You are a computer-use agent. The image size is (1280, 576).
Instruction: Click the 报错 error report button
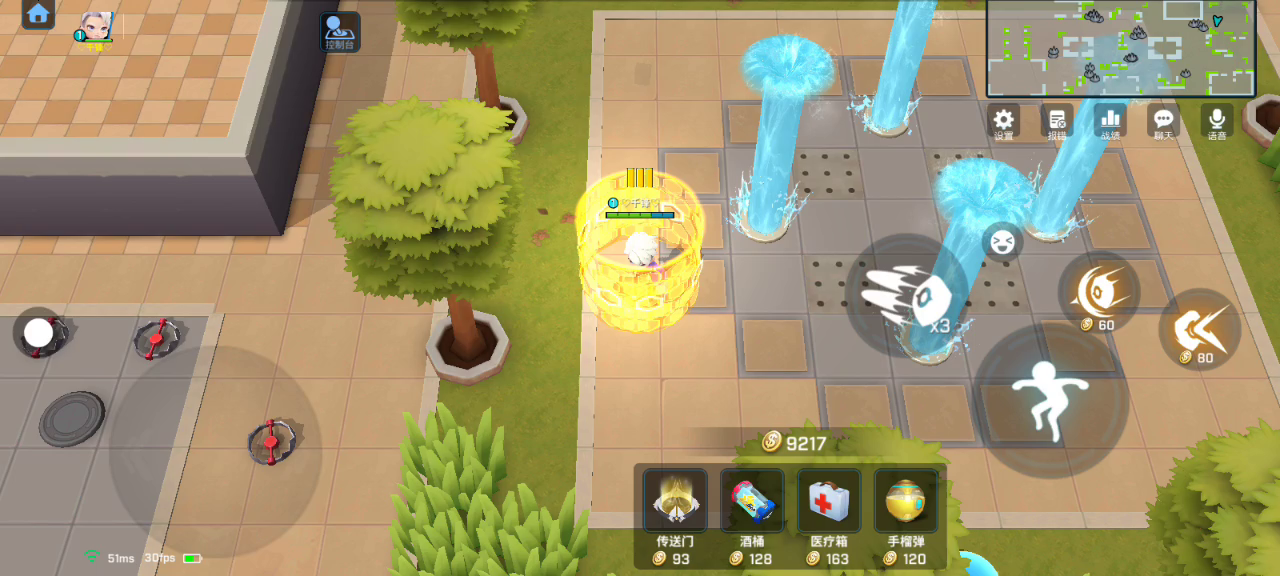pos(1056,121)
